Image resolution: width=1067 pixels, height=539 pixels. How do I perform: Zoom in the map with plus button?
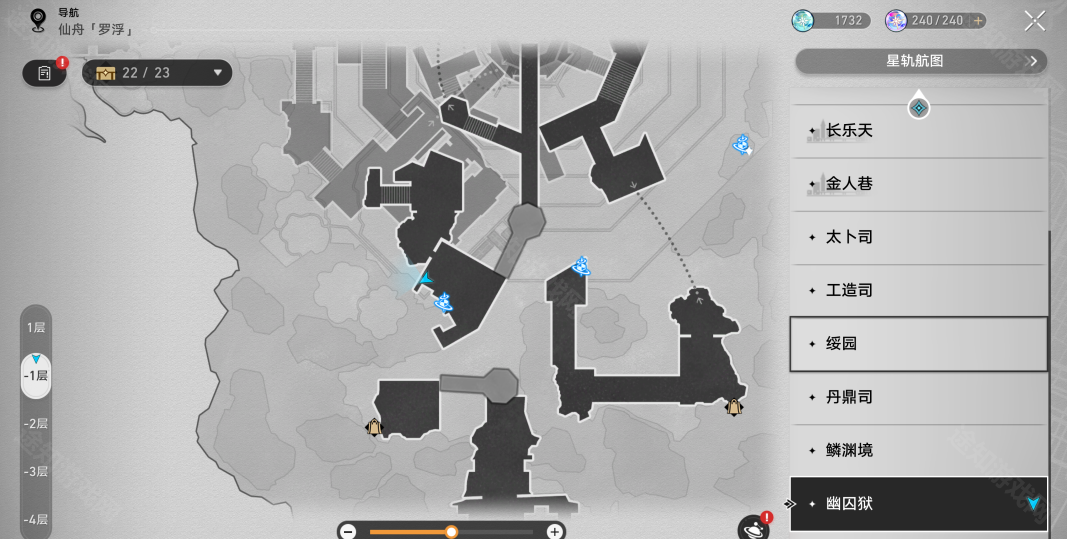click(554, 532)
